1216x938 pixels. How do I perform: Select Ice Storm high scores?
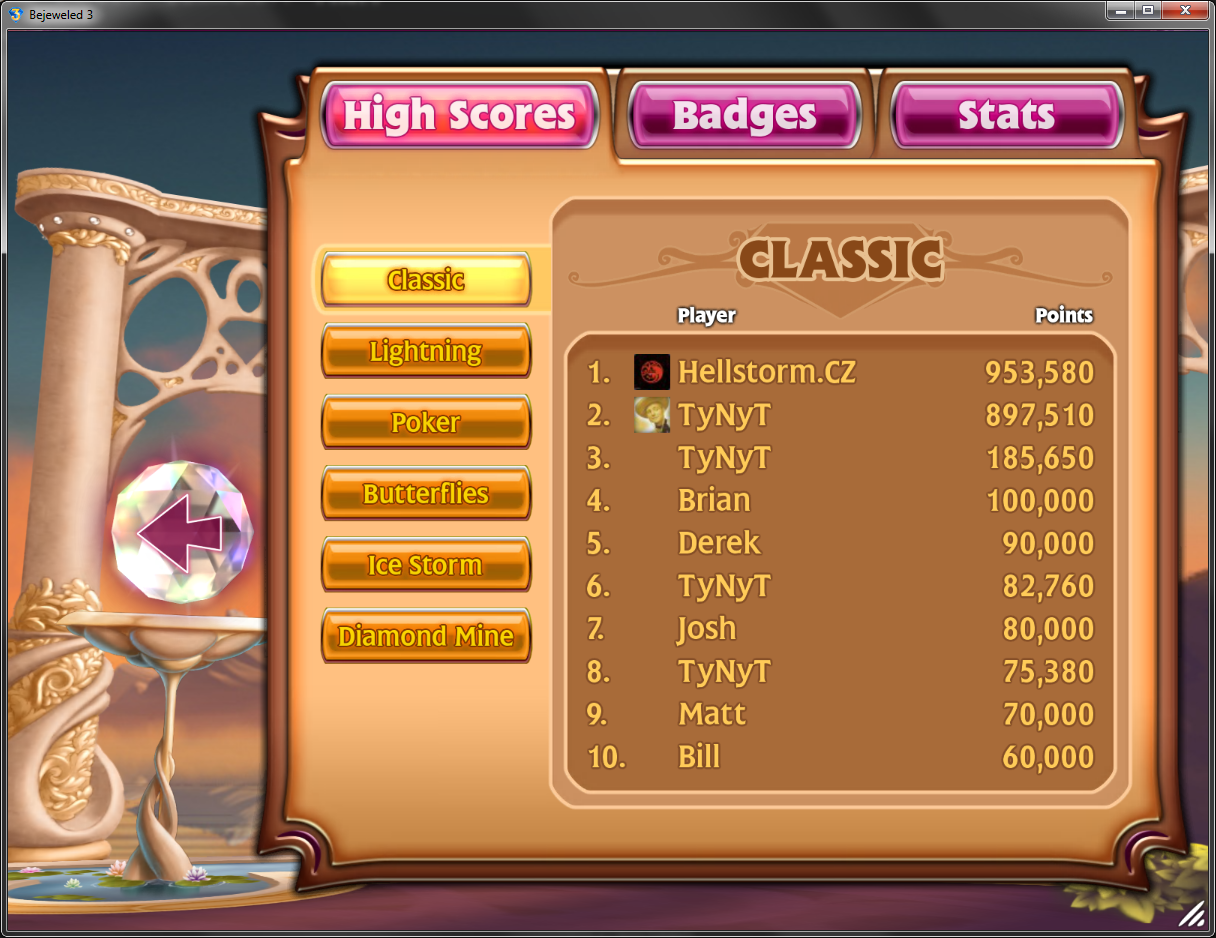click(426, 565)
